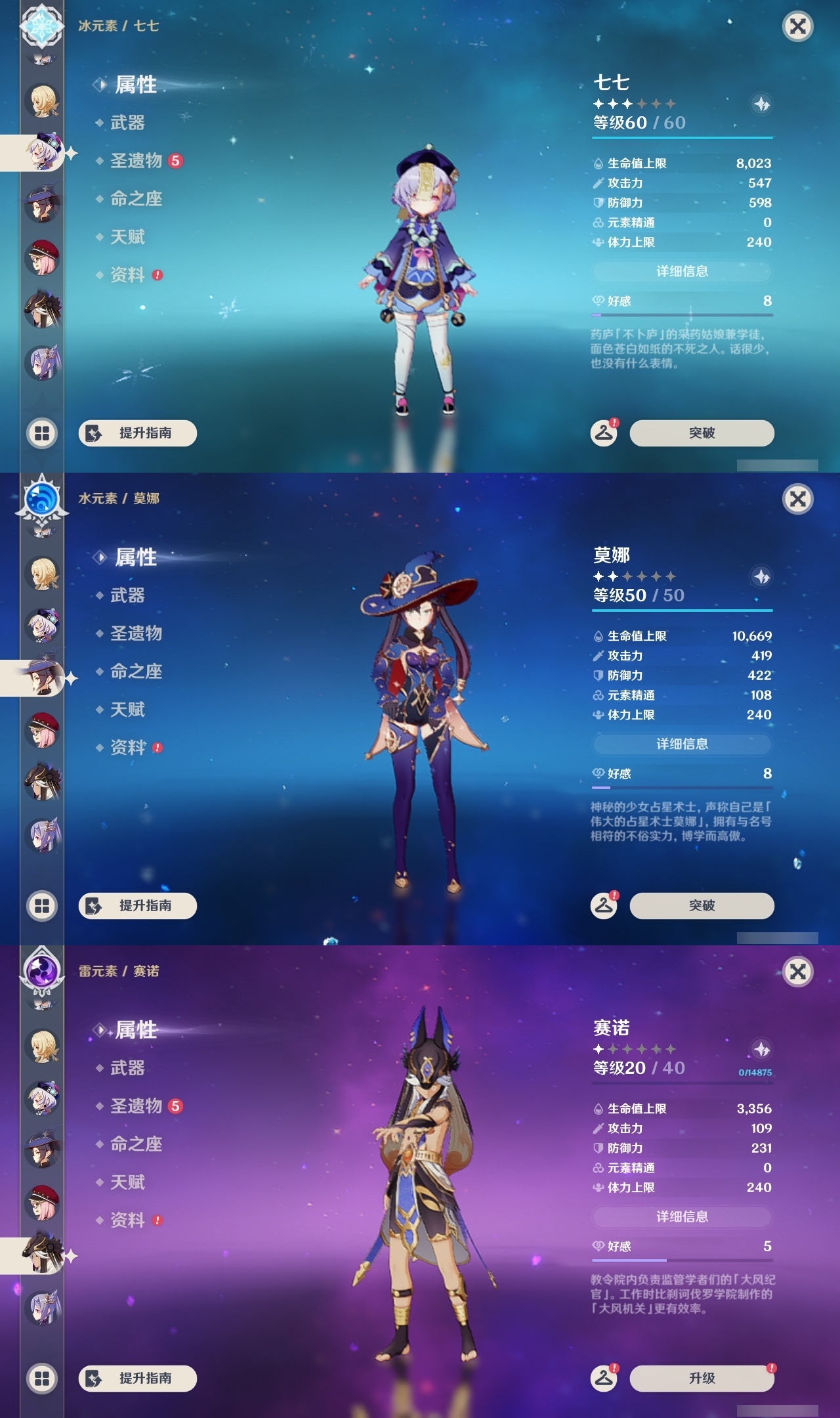Image resolution: width=840 pixels, height=1418 pixels.
Task: Click 突破 to ascend Qiqi
Action: click(x=701, y=433)
